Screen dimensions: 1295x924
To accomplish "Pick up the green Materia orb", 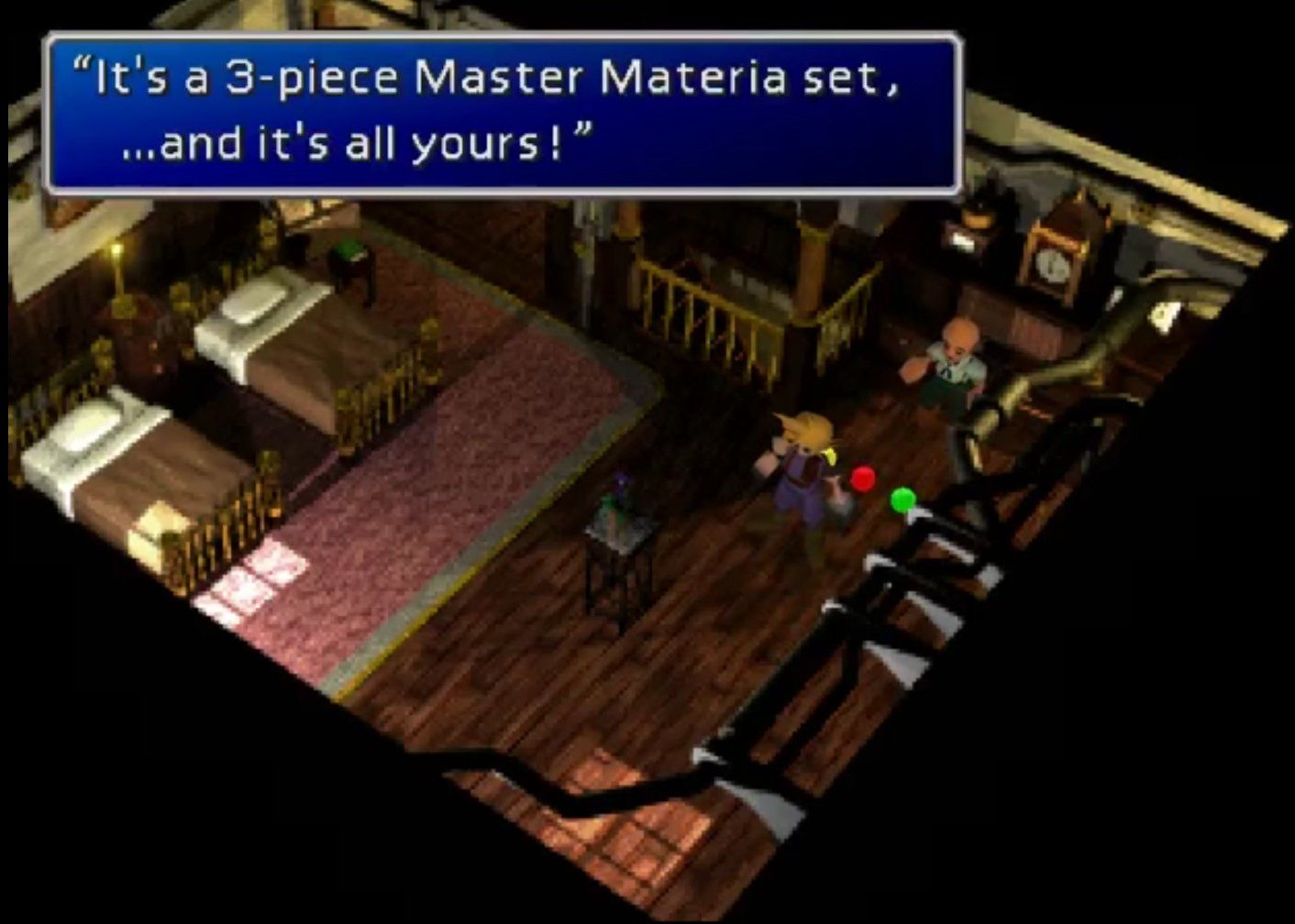I will (x=901, y=500).
